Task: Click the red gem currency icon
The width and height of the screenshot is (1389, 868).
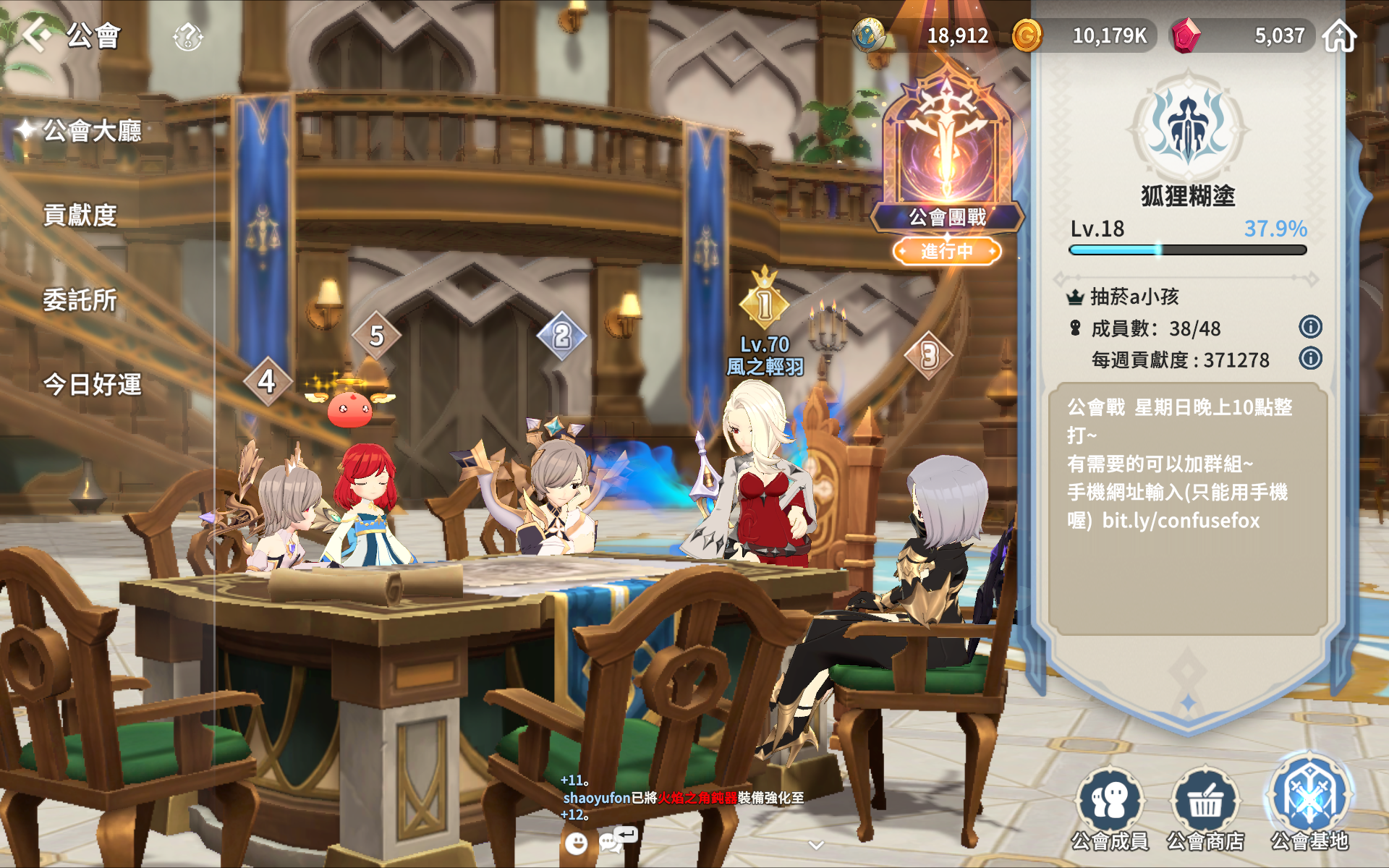Action: (x=1186, y=35)
